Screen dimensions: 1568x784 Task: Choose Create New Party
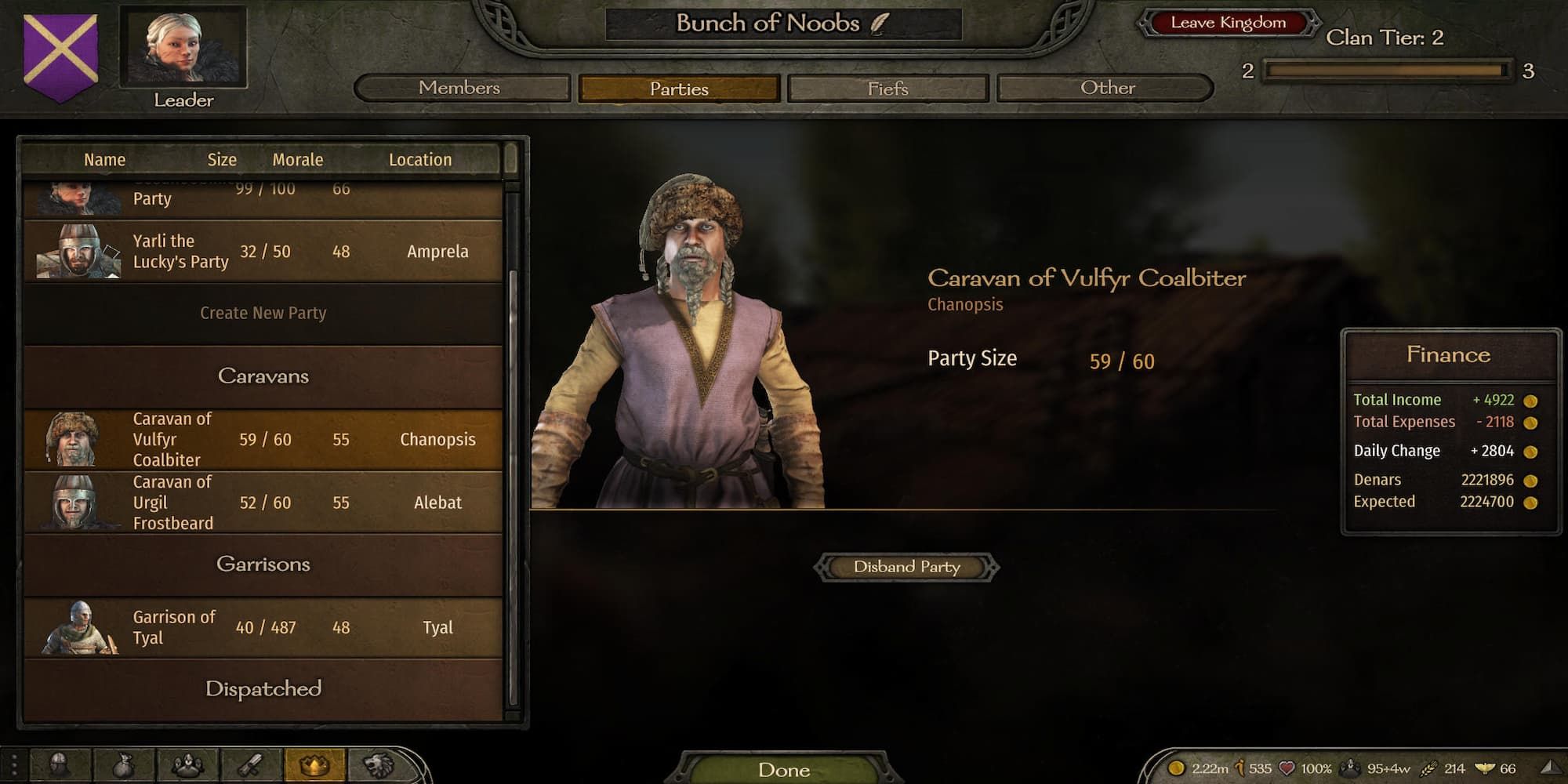point(263,313)
